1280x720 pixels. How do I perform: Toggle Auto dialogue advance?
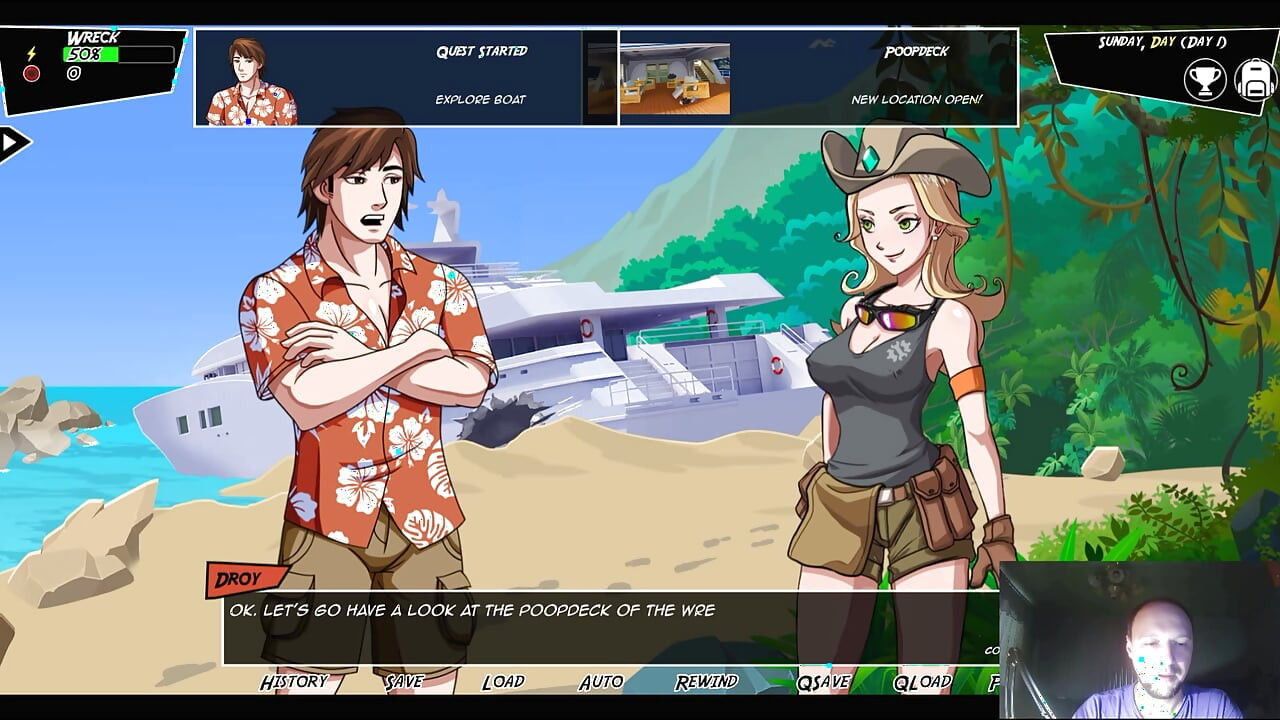point(601,682)
